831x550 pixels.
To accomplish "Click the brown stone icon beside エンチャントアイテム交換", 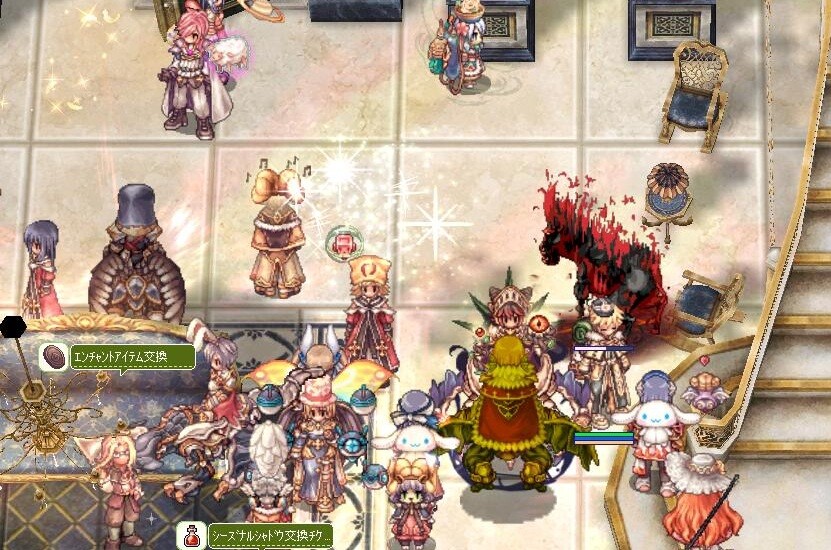I will pyautogui.click(x=54, y=356).
